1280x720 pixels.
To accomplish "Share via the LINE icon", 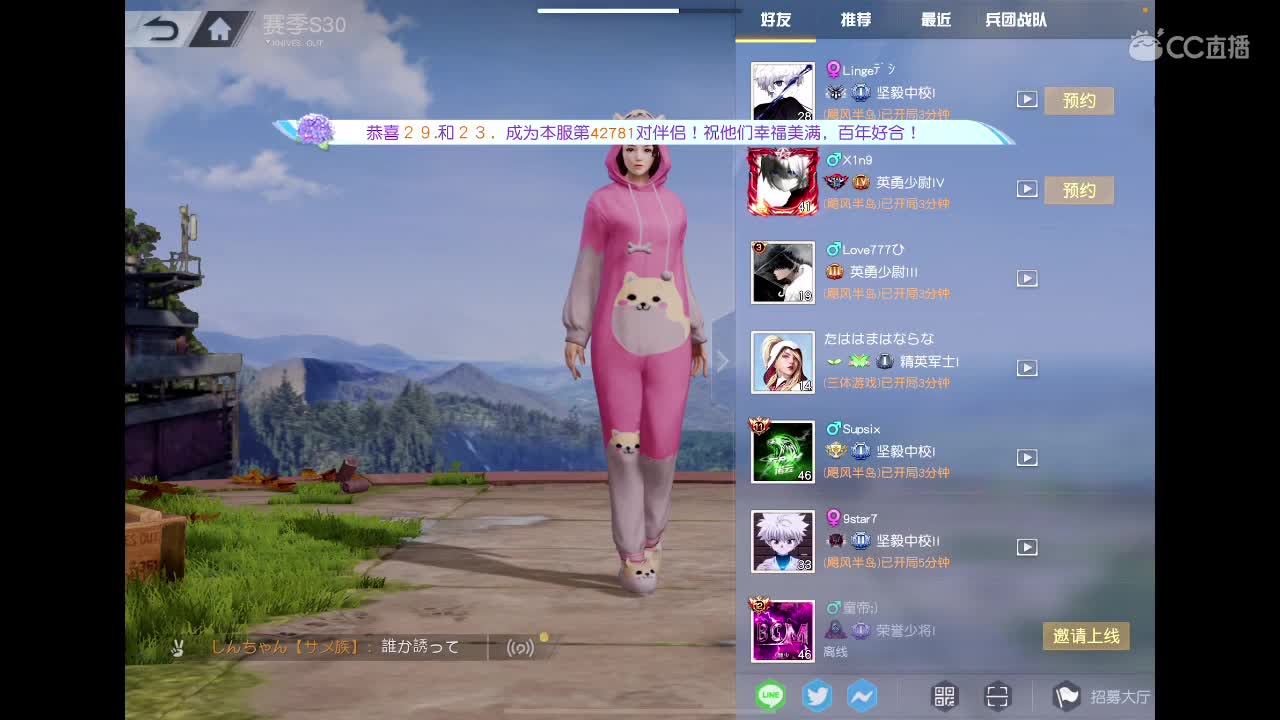I will [770, 696].
